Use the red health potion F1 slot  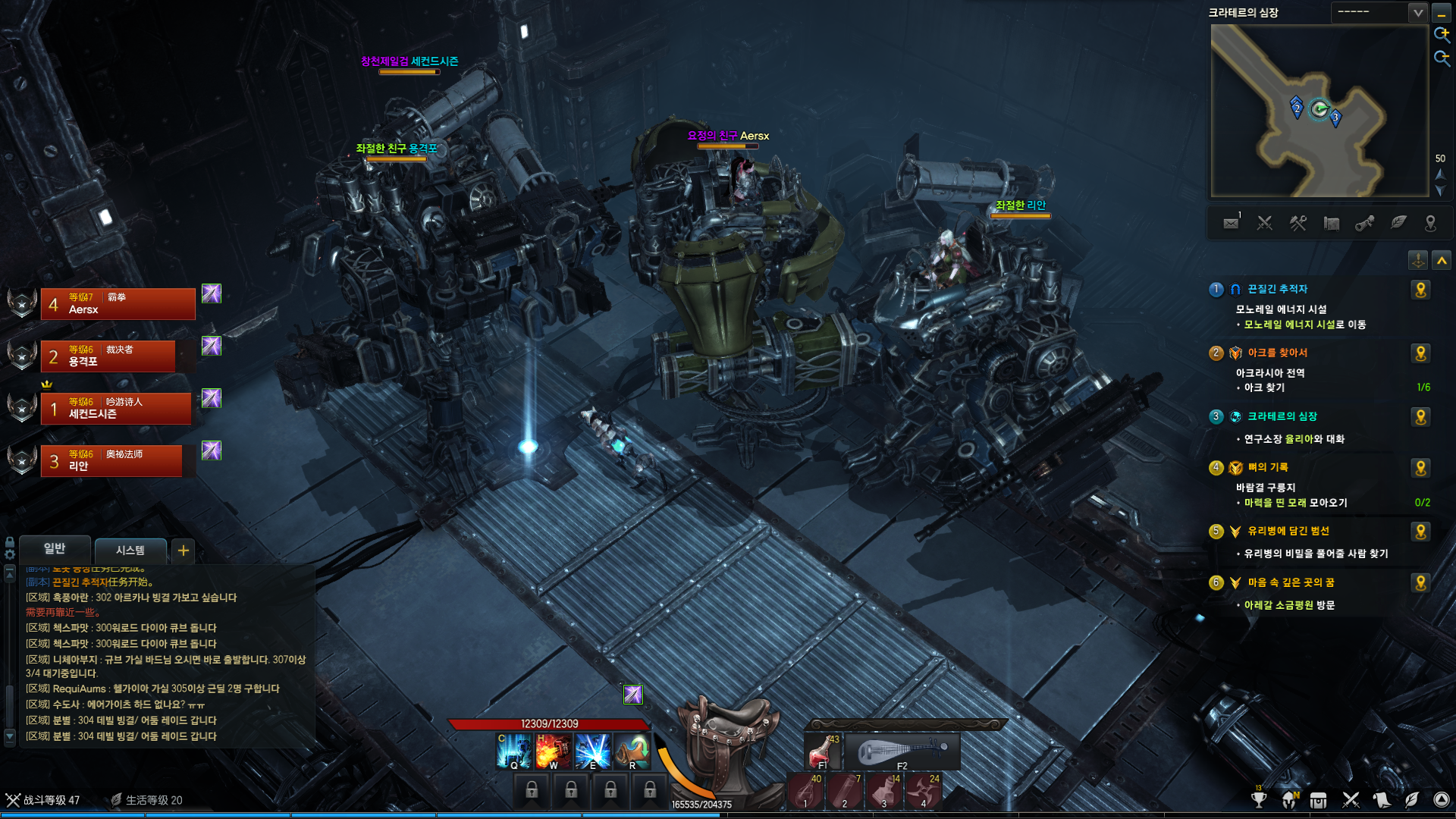click(x=823, y=751)
